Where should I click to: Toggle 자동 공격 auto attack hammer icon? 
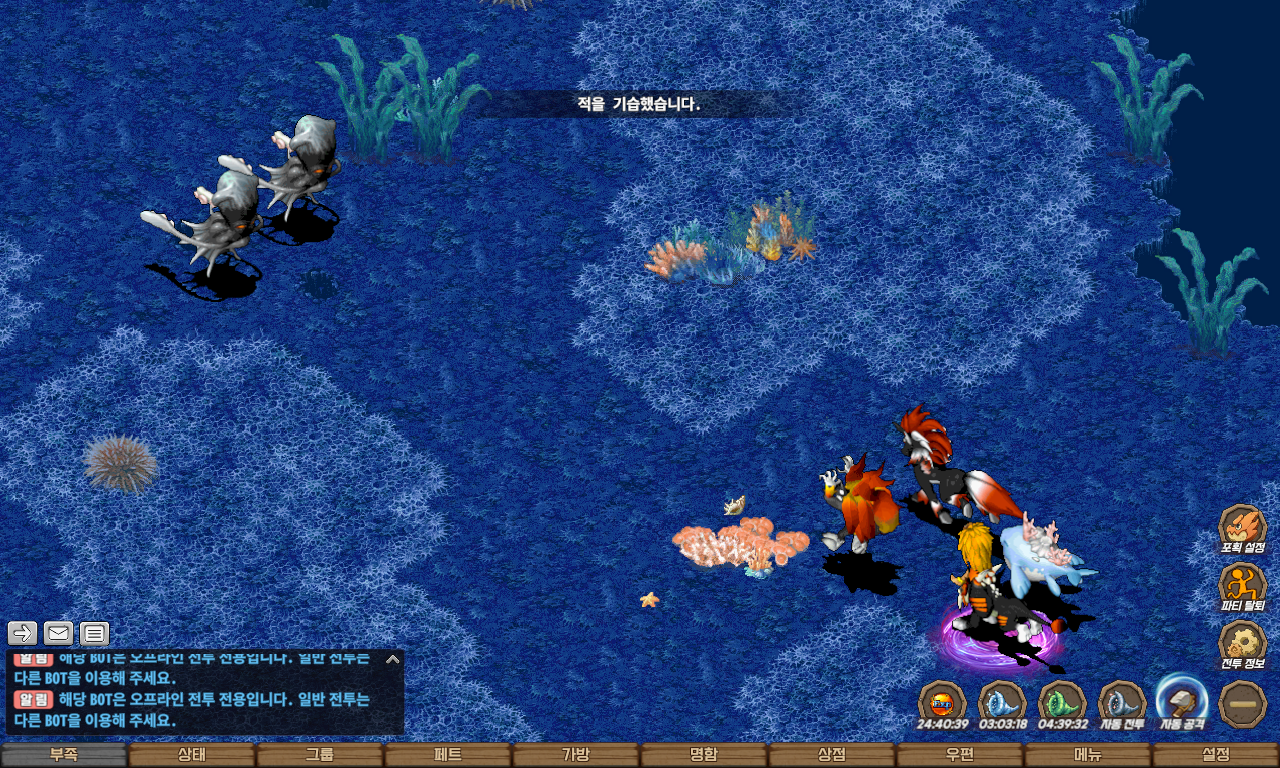(1182, 699)
